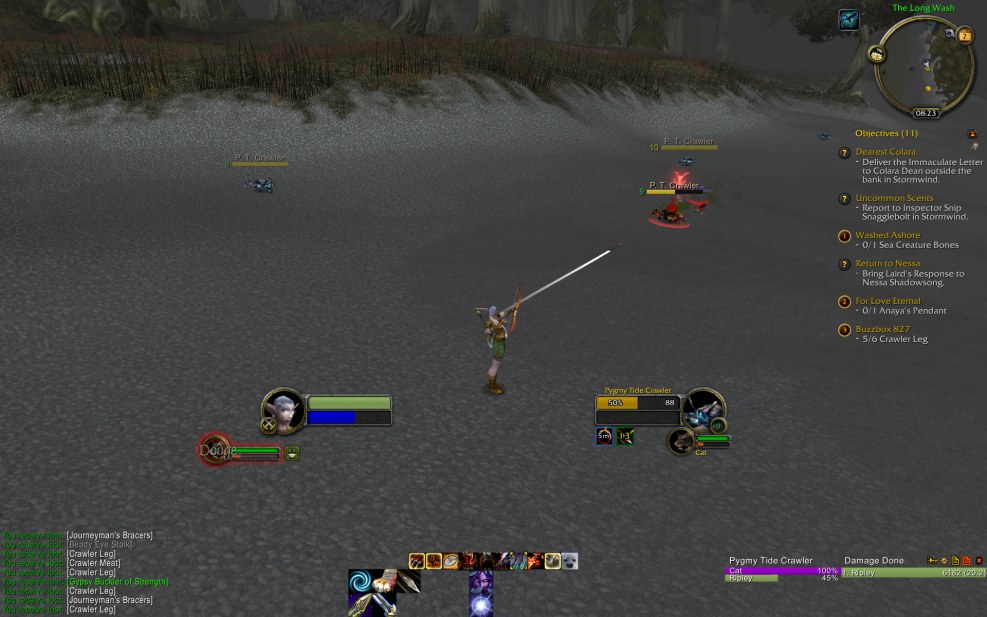Activate the blue swirl ability icon
Screen dimensions: 987x617
(x=363, y=584)
